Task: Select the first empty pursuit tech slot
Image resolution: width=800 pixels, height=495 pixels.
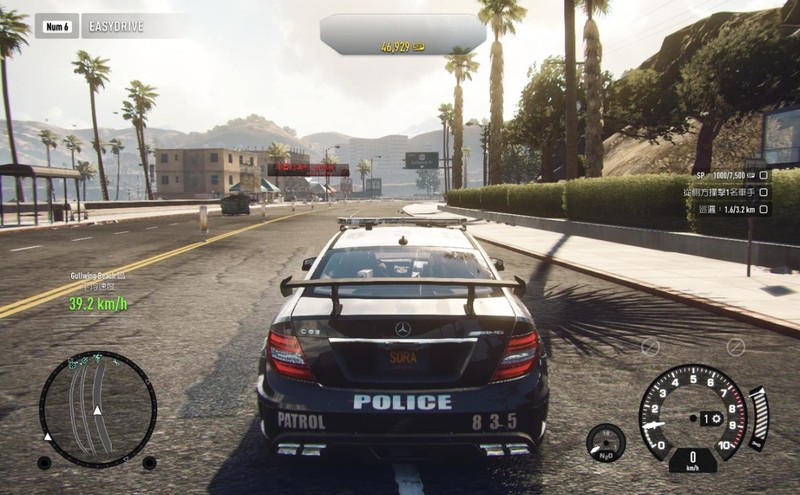Action: 650,347
